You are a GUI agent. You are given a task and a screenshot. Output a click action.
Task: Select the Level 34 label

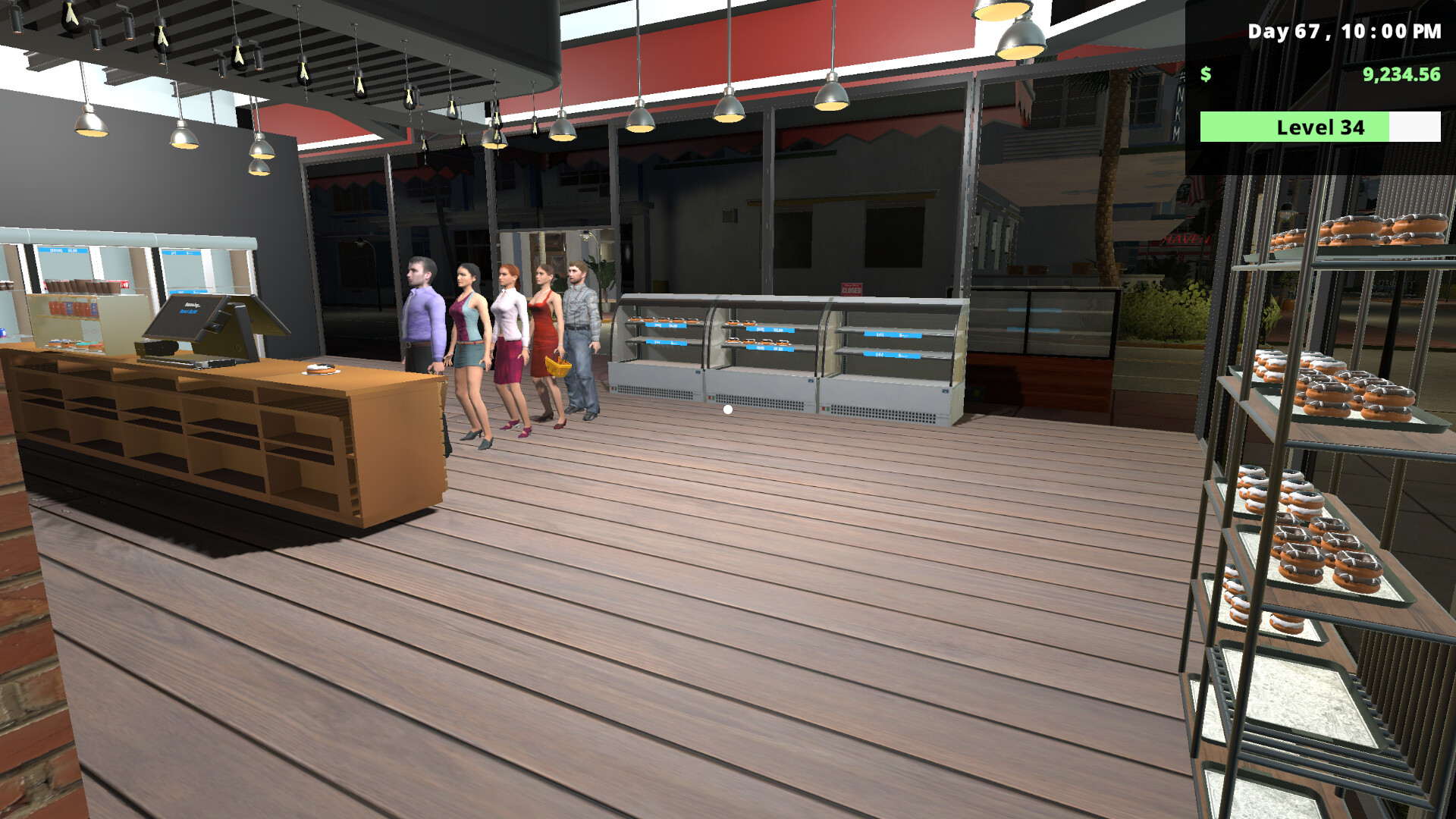(x=1319, y=127)
